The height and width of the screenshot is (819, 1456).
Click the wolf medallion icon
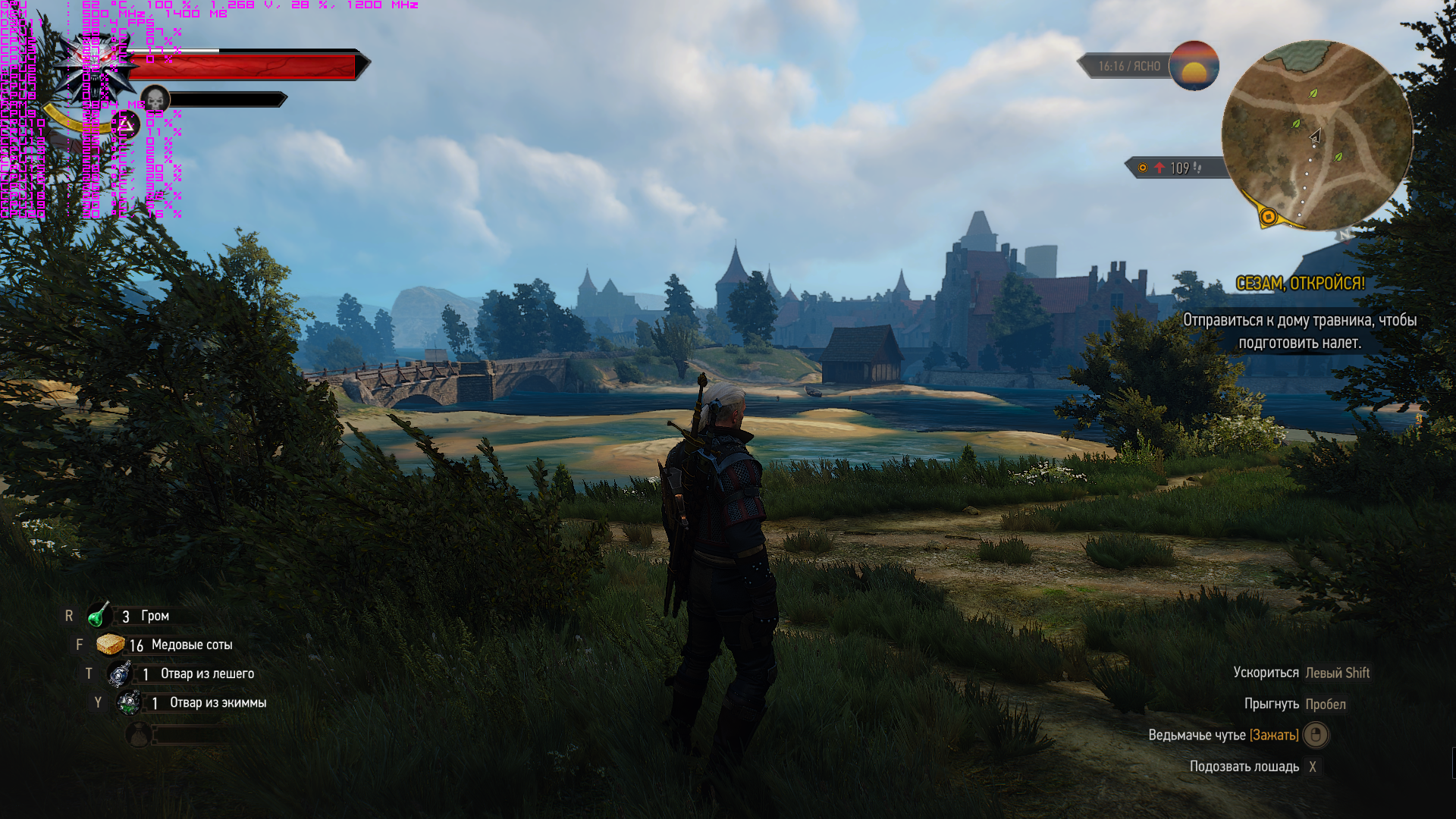pos(99,64)
